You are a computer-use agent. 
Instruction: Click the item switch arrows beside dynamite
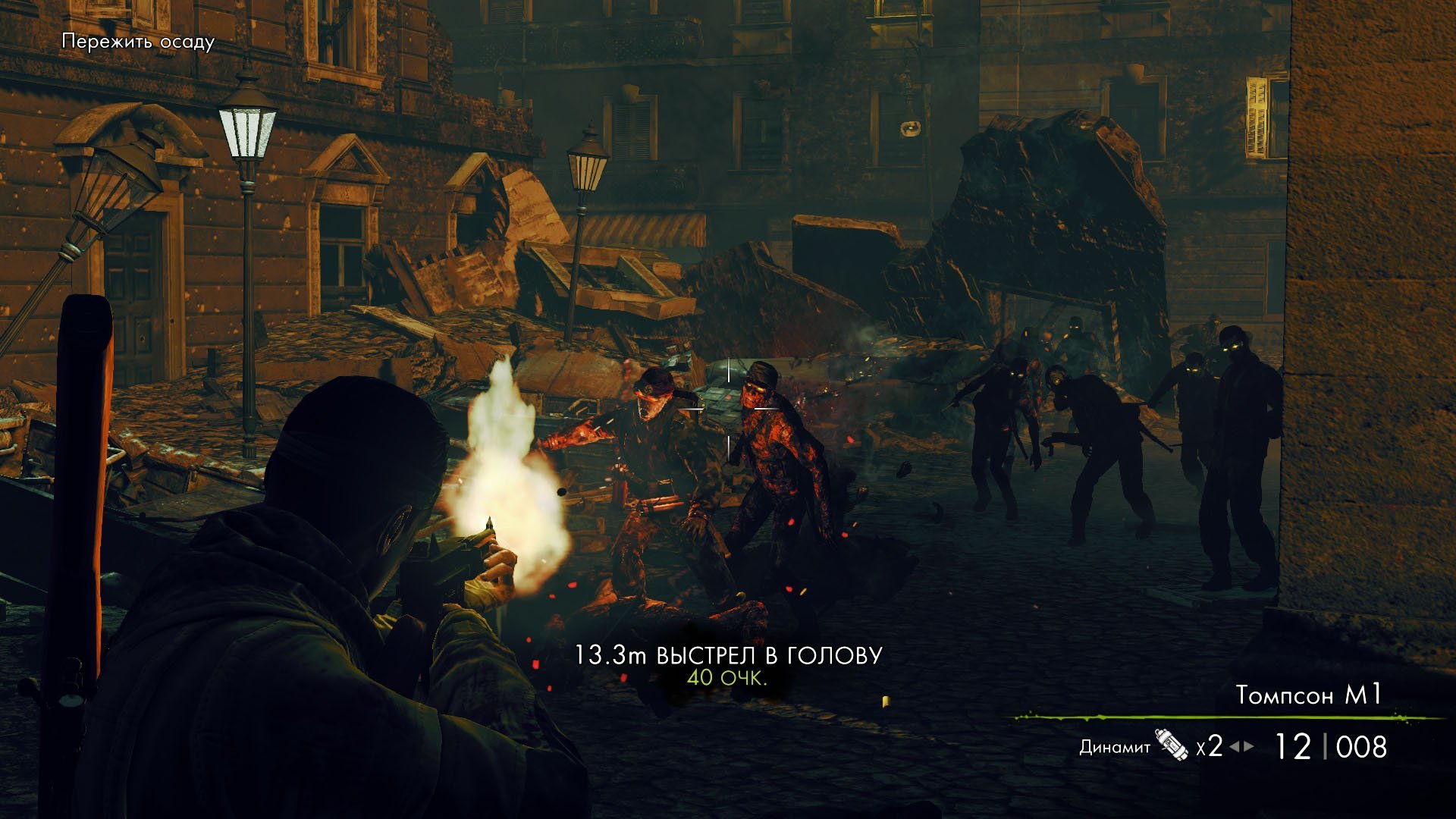click(1241, 746)
